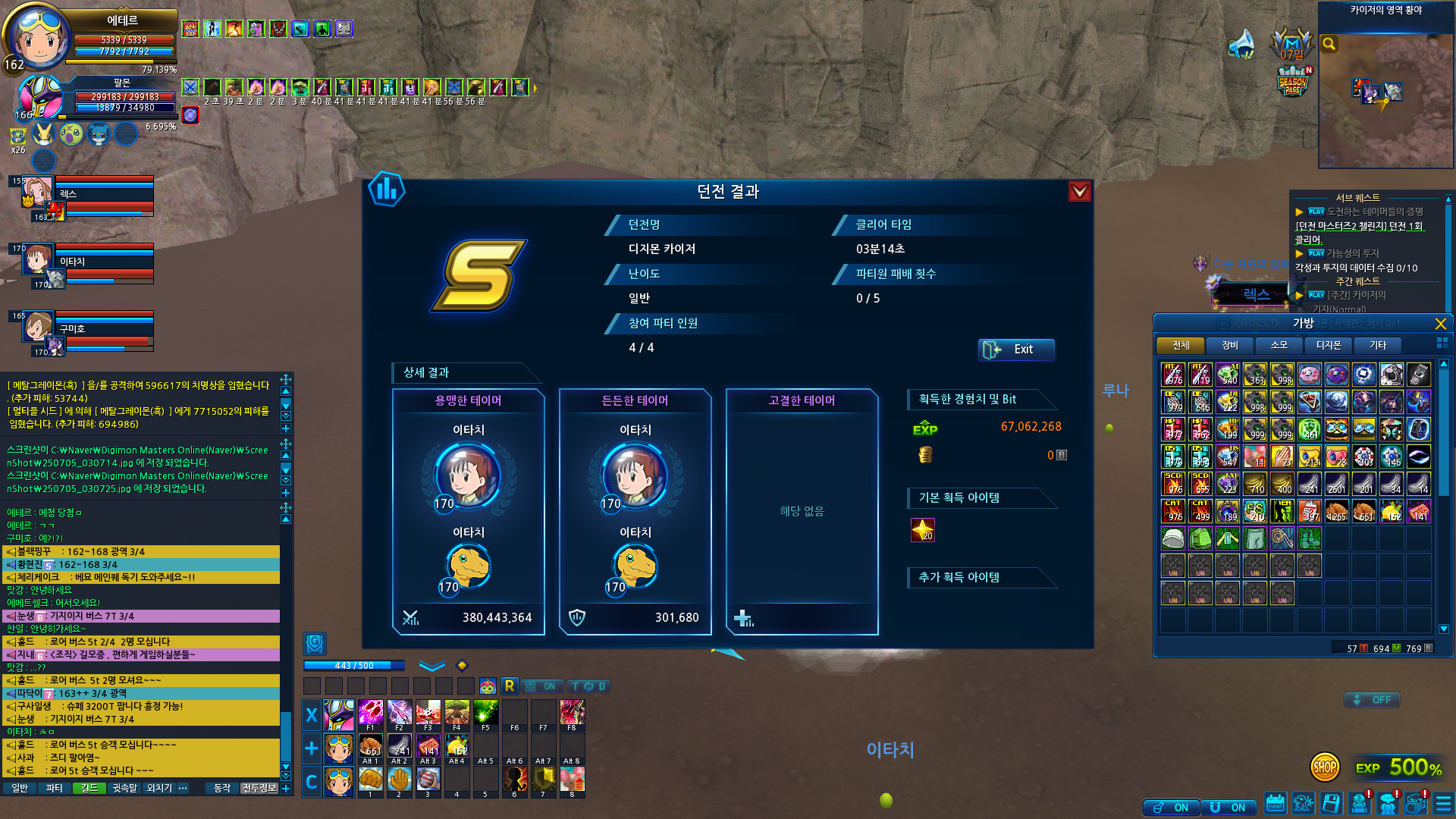Close the dungeon result window
Viewport: 1456px width, 819px height.
1079,191
